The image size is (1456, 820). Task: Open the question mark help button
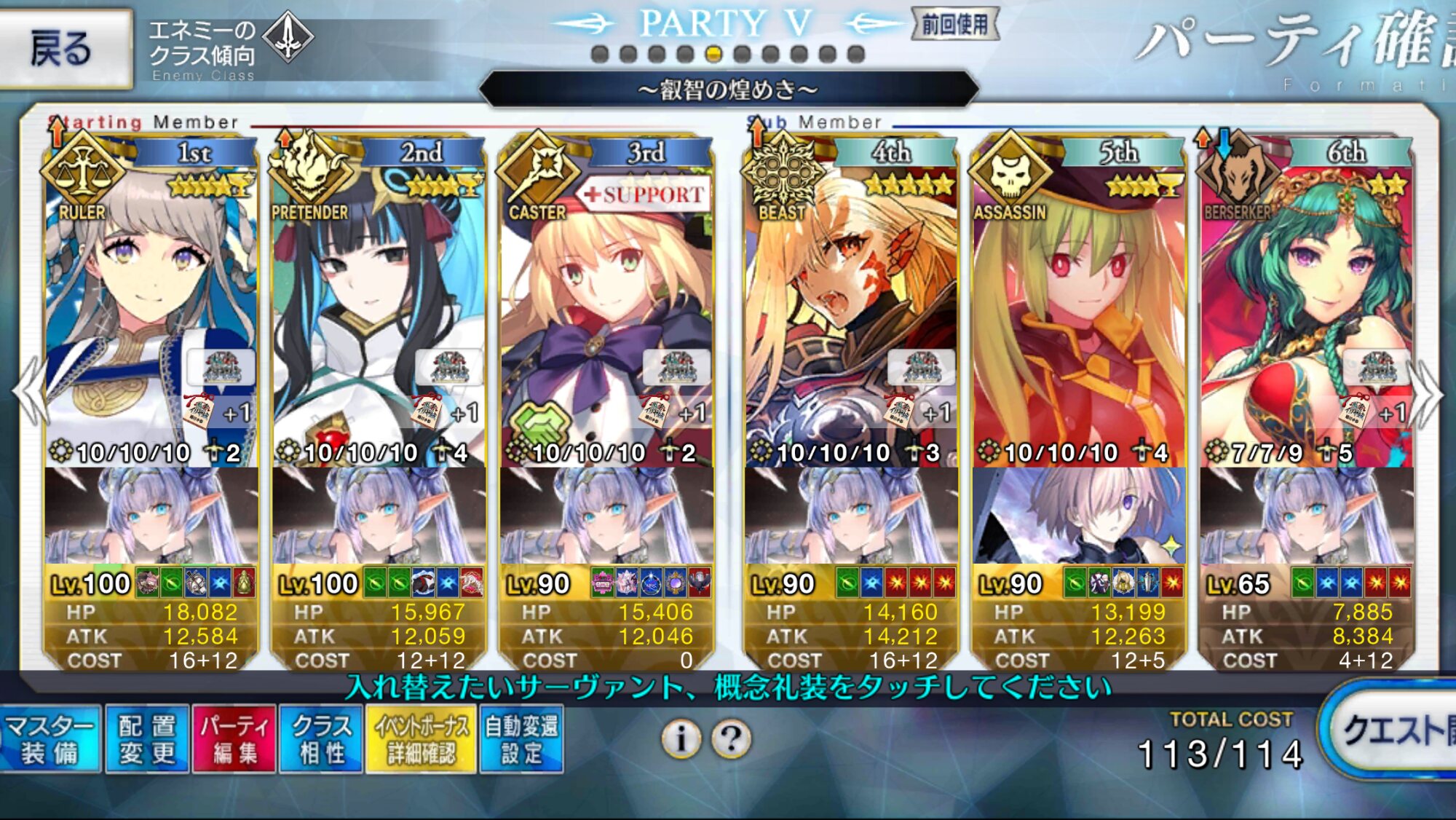[732, 739]
